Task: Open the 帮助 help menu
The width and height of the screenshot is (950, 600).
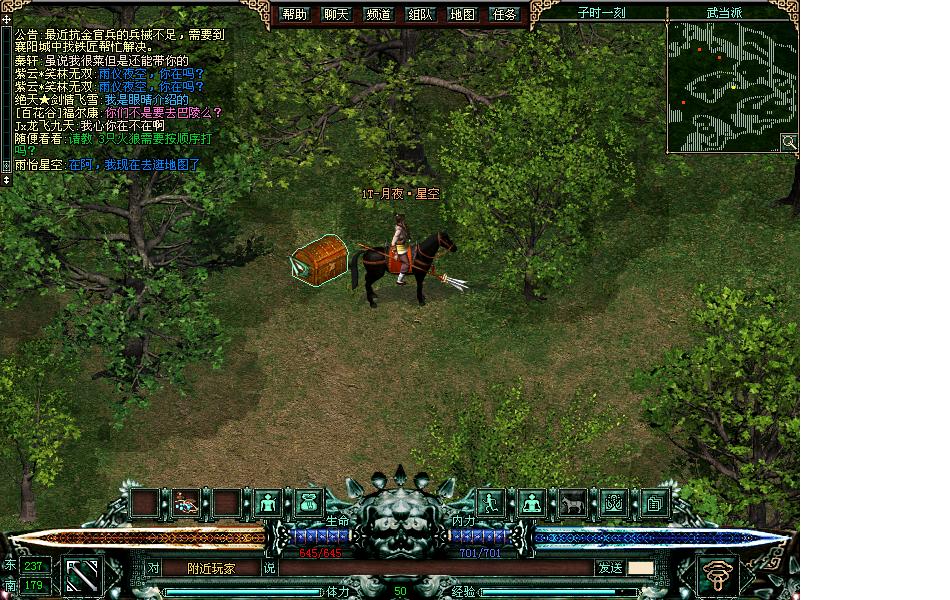Action: (295, 14)
